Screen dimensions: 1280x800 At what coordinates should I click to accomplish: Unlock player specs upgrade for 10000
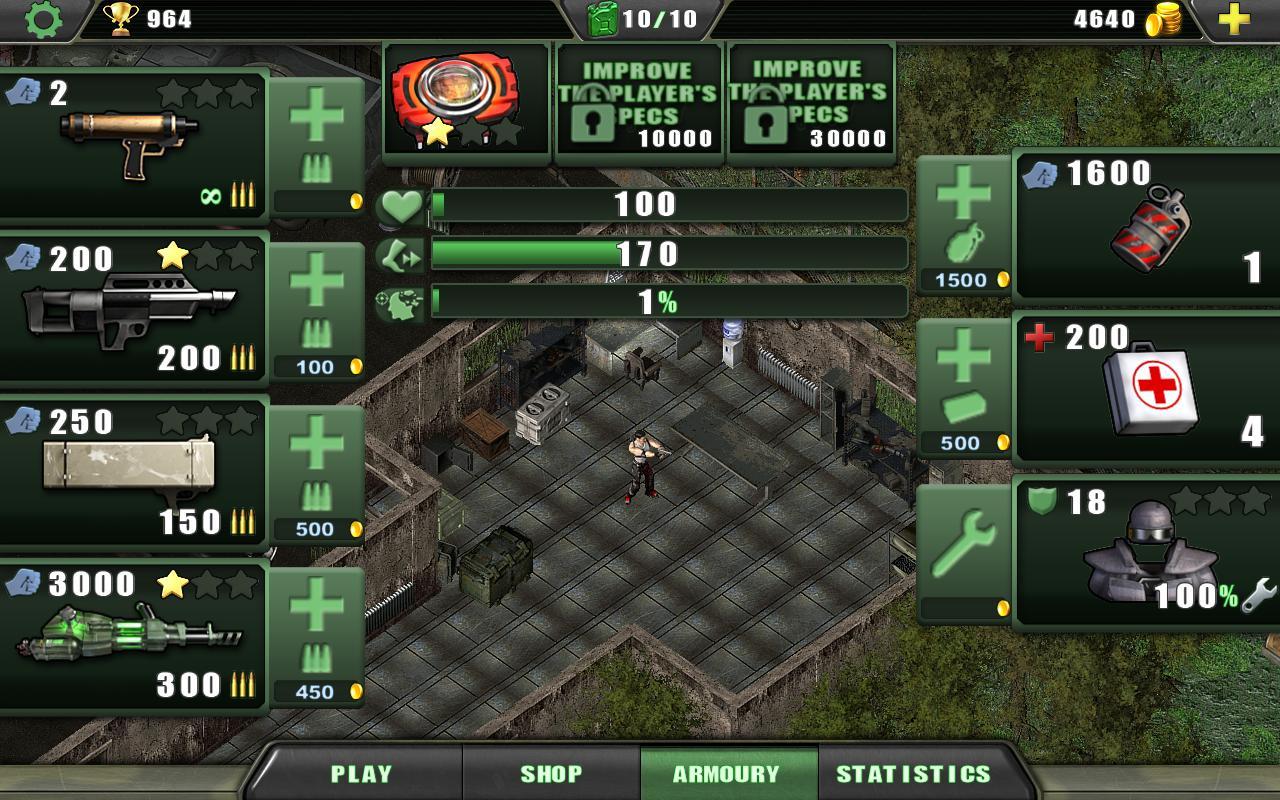tap(638, 100)
